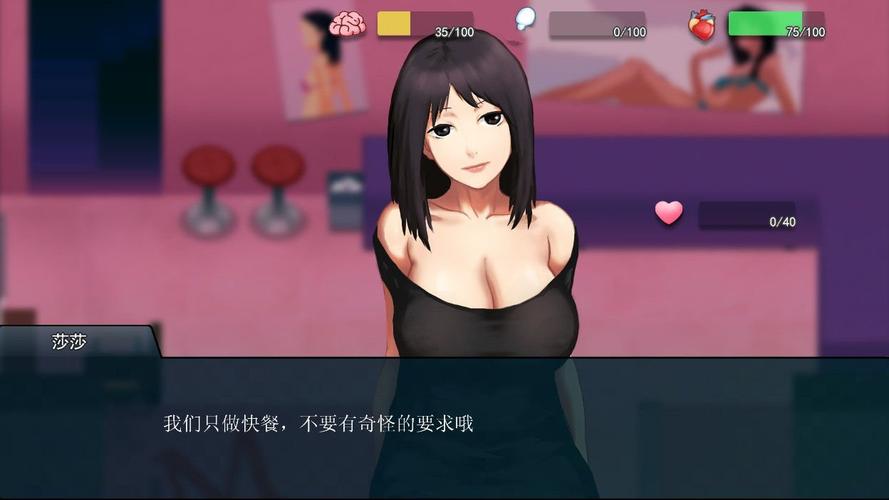The width and height of the screenshot is (889, 500).
Task: Click the pink affection heart icon
Action: coord(669,213)
